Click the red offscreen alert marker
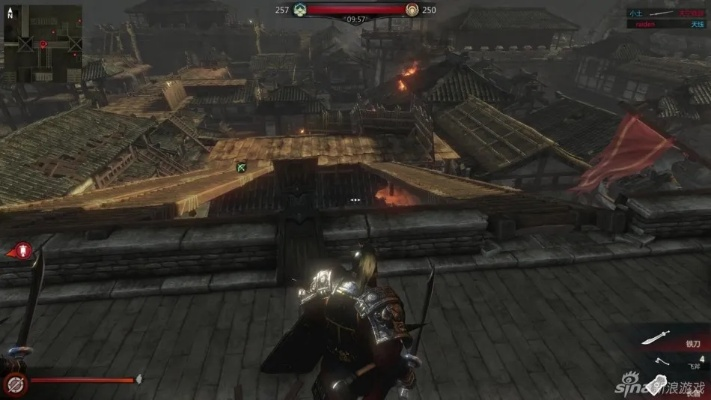The width and height of the screenshot is (711, 400). [20, 251]
